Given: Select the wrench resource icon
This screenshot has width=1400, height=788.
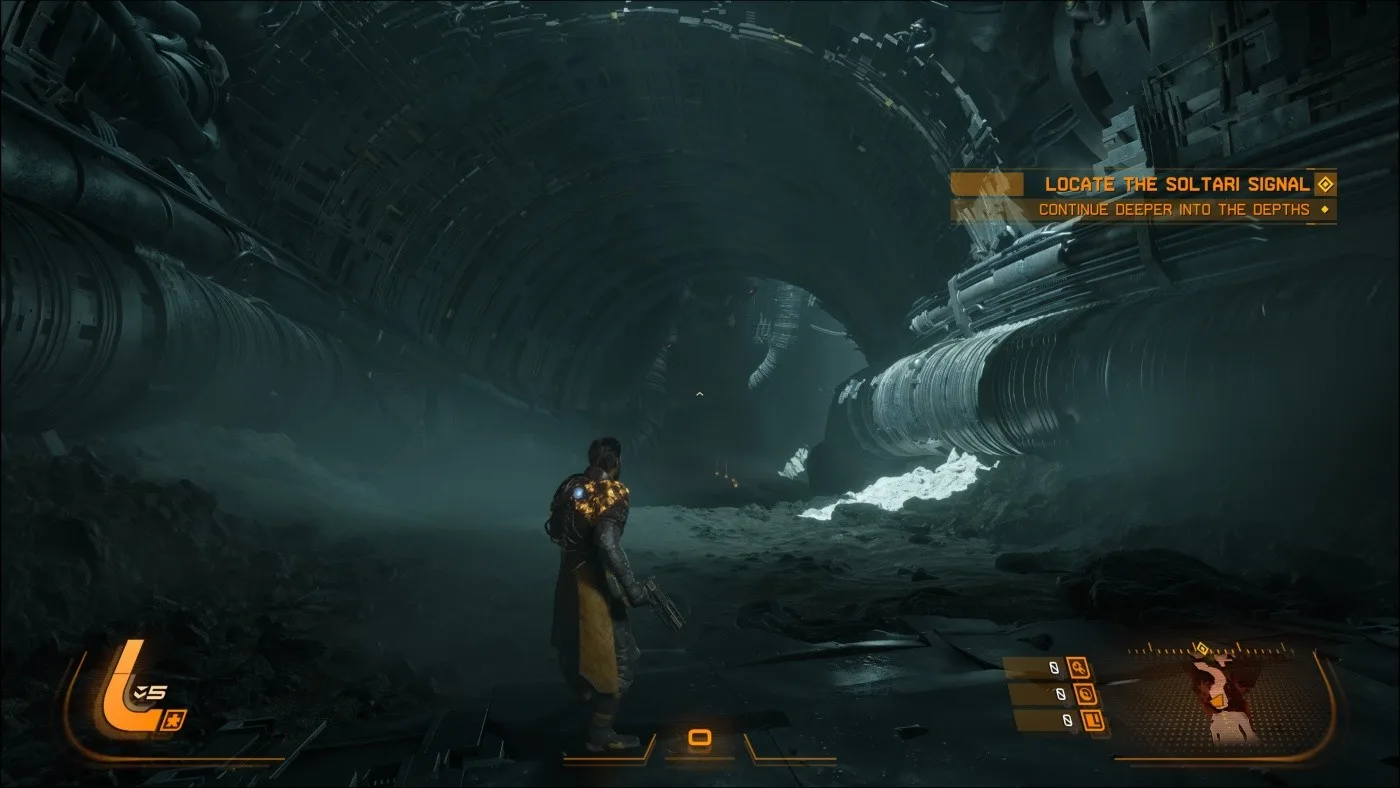Looking at the screenshot, I should click(x=1078, y=667).
